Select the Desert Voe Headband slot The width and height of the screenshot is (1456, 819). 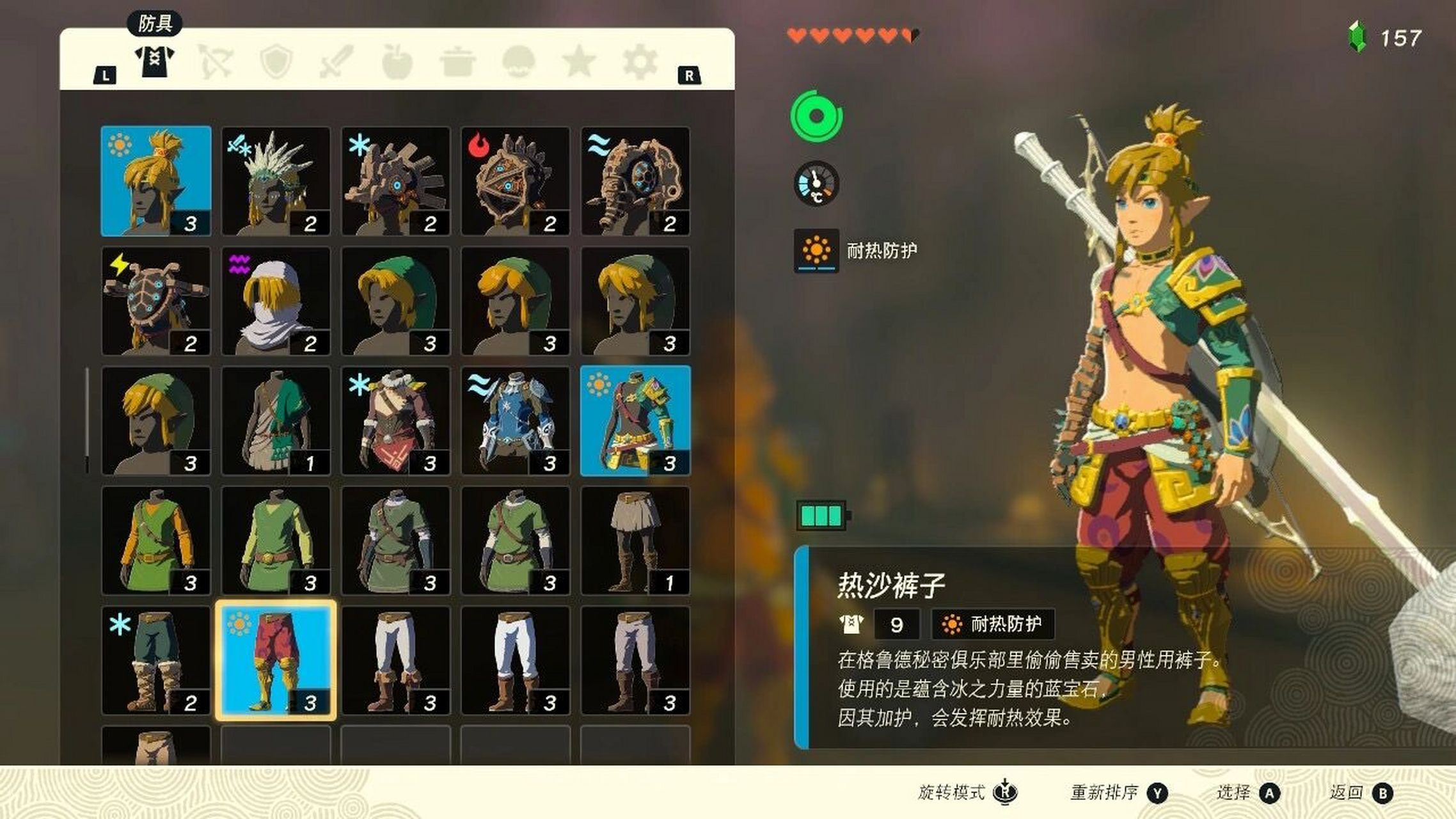coord(156,181)
